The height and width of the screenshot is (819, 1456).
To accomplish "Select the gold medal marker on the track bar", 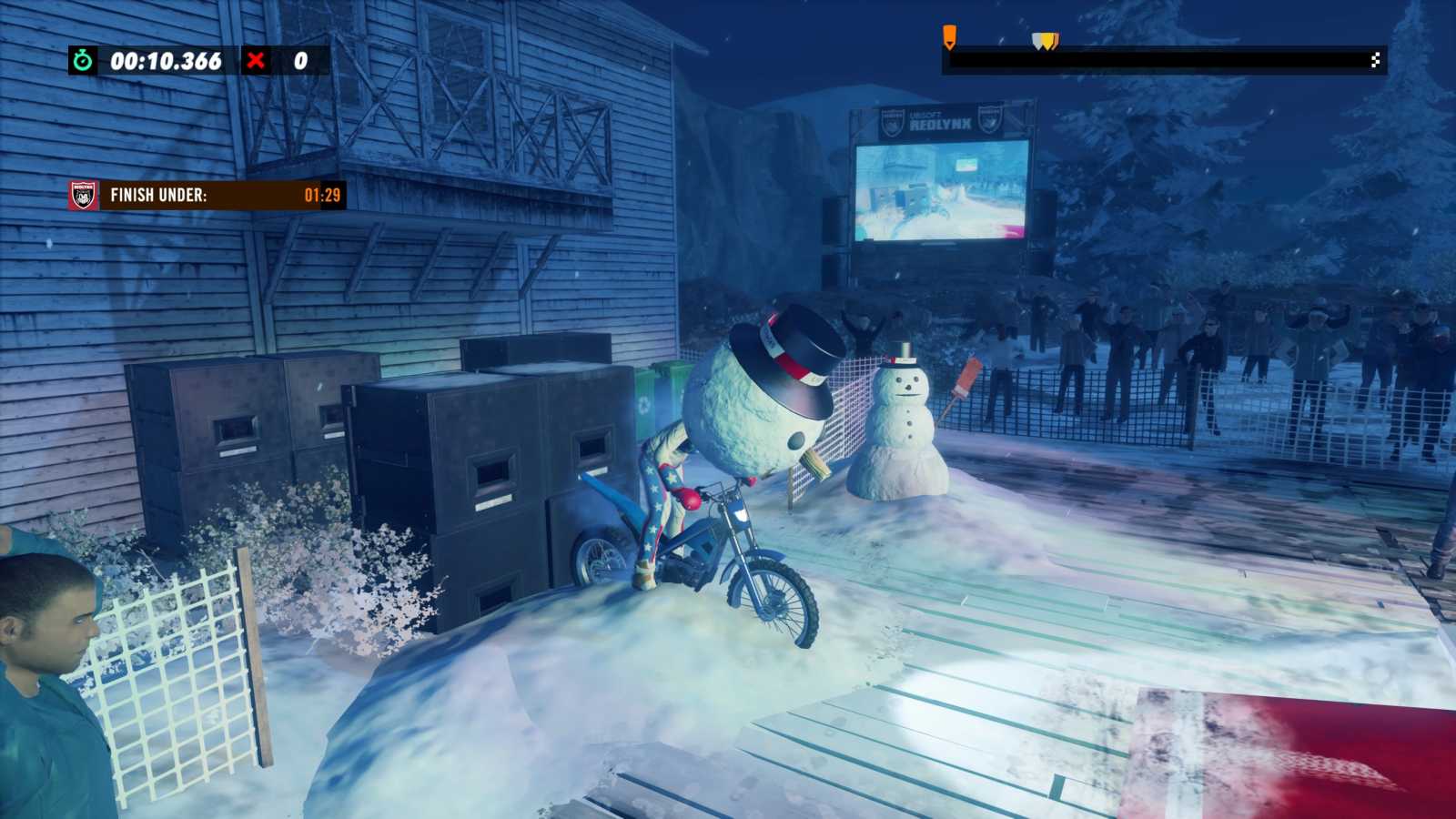I will [x=1047, y=39].
